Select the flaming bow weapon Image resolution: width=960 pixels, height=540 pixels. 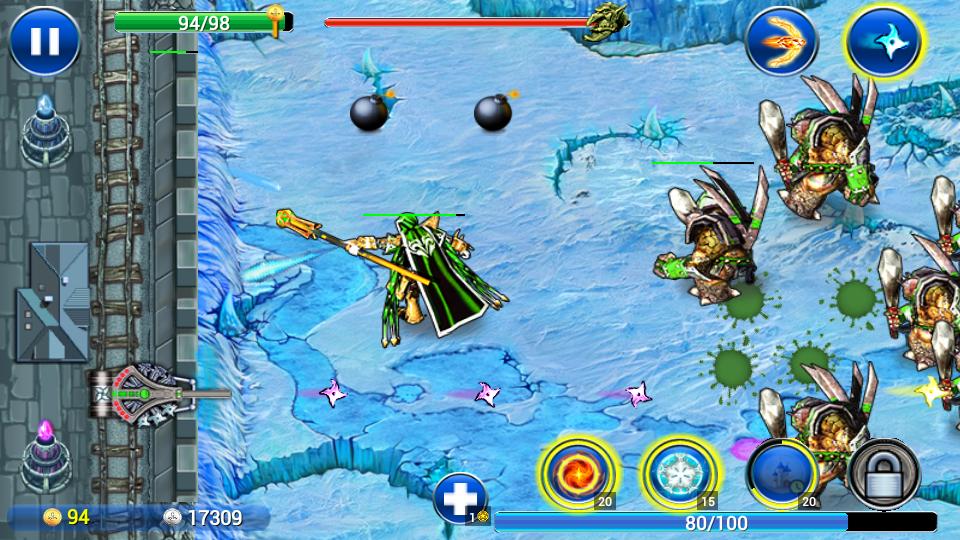click(781, 41)
